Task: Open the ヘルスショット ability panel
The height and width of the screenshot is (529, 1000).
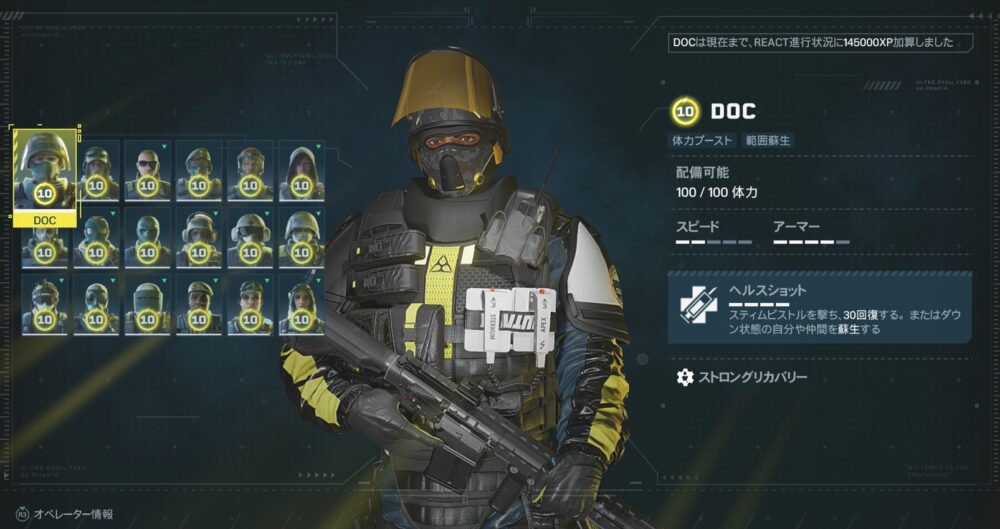Action: 819,307
